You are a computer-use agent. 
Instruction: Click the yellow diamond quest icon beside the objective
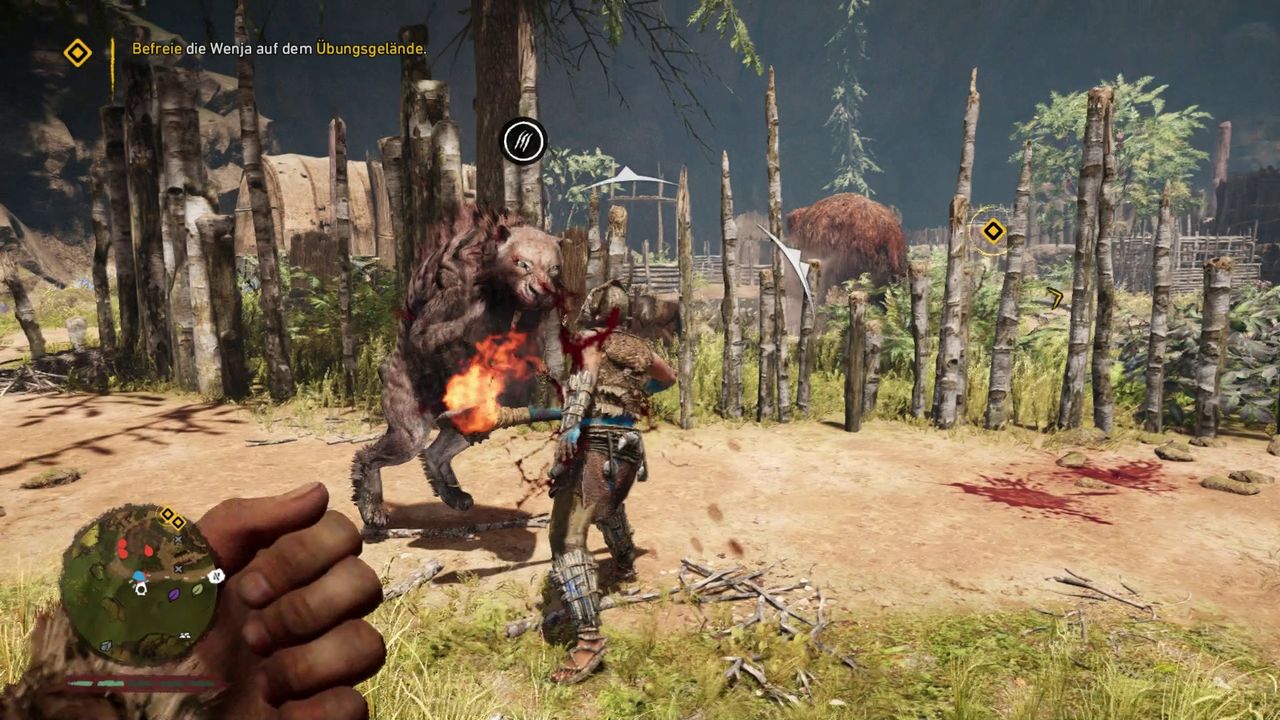[x=77, y=52]
